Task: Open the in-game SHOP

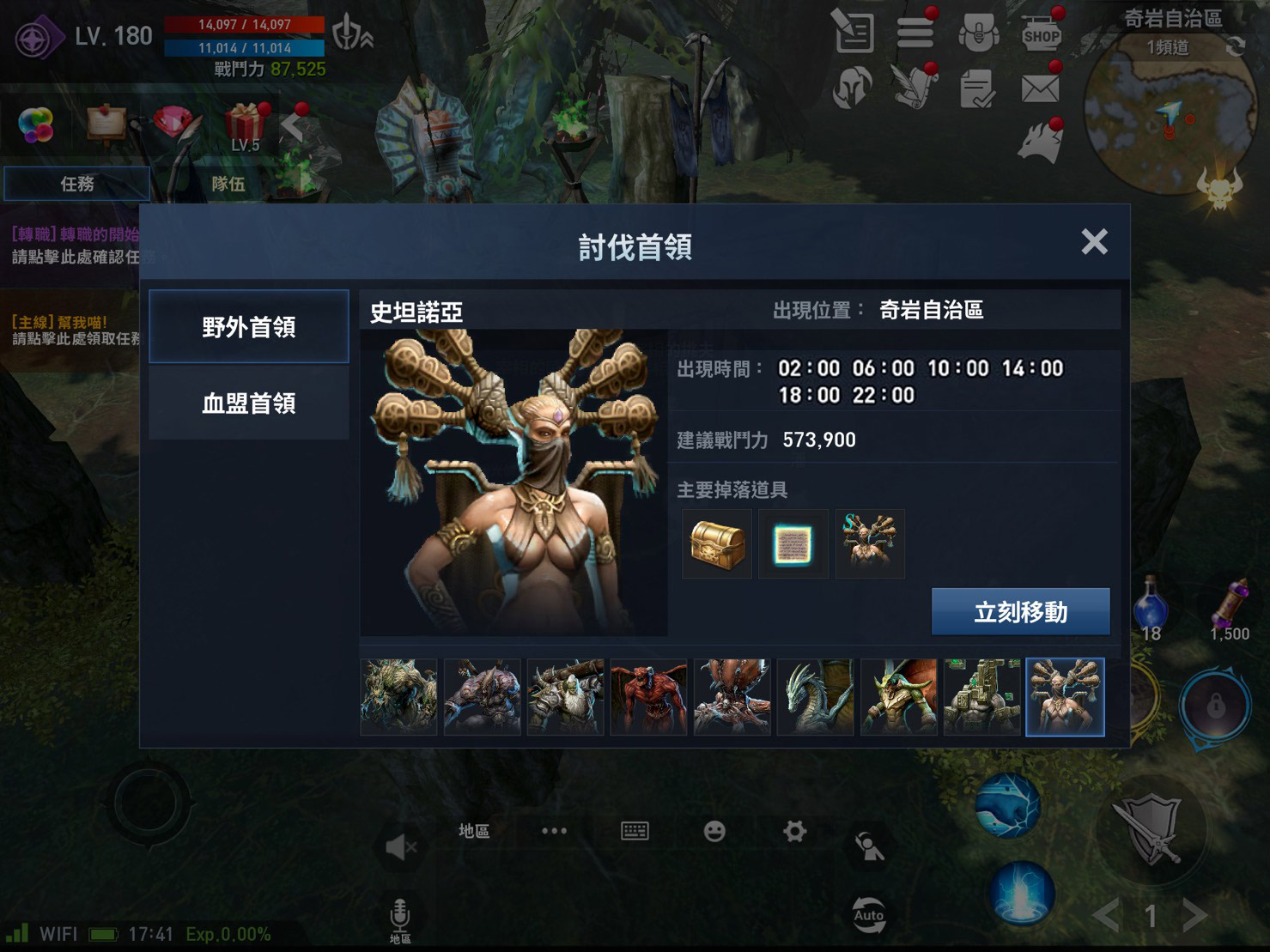Action: (x=1042, y=34)
